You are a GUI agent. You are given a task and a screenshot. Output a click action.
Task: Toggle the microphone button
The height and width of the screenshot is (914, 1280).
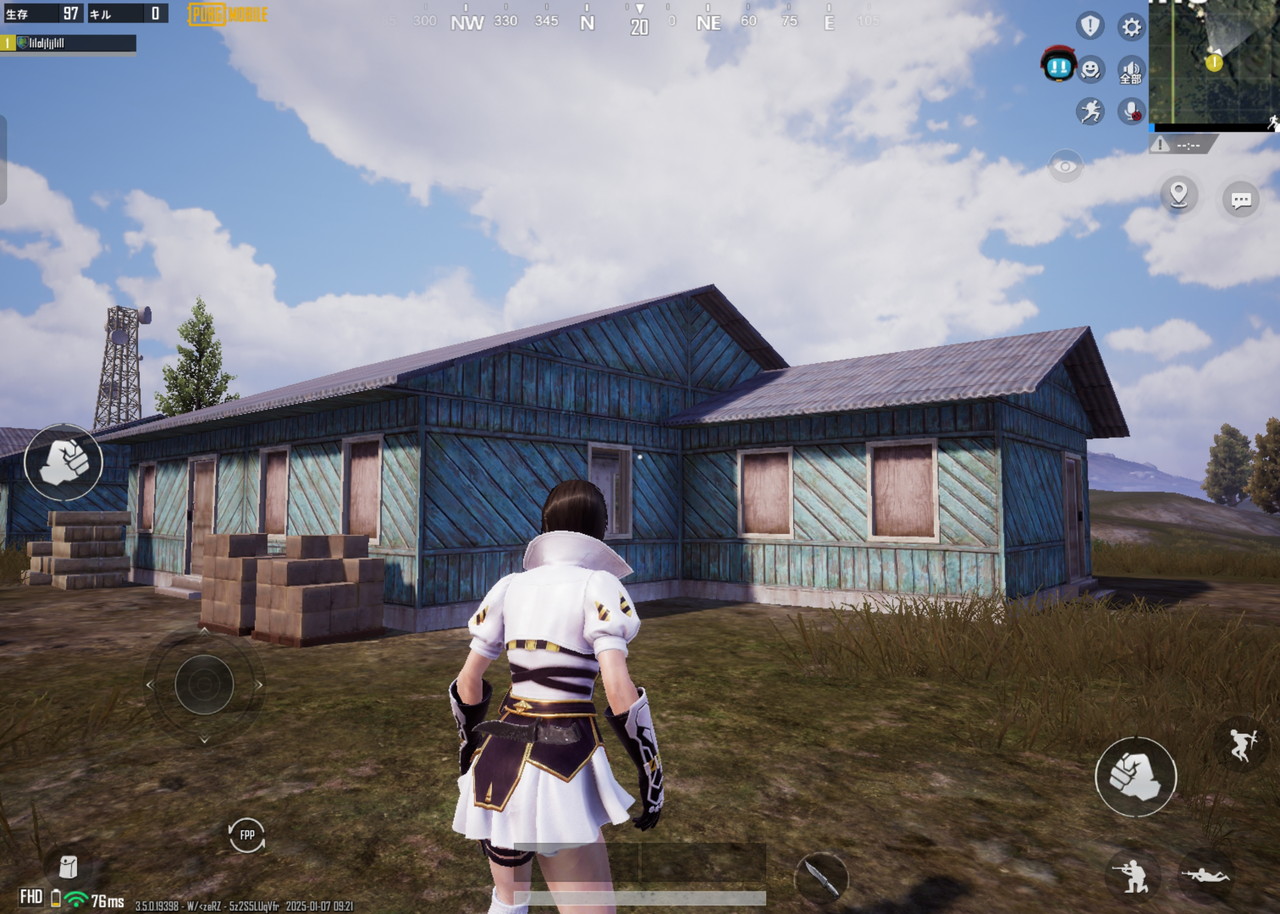pyautogui.click(x=1131, y=111)
